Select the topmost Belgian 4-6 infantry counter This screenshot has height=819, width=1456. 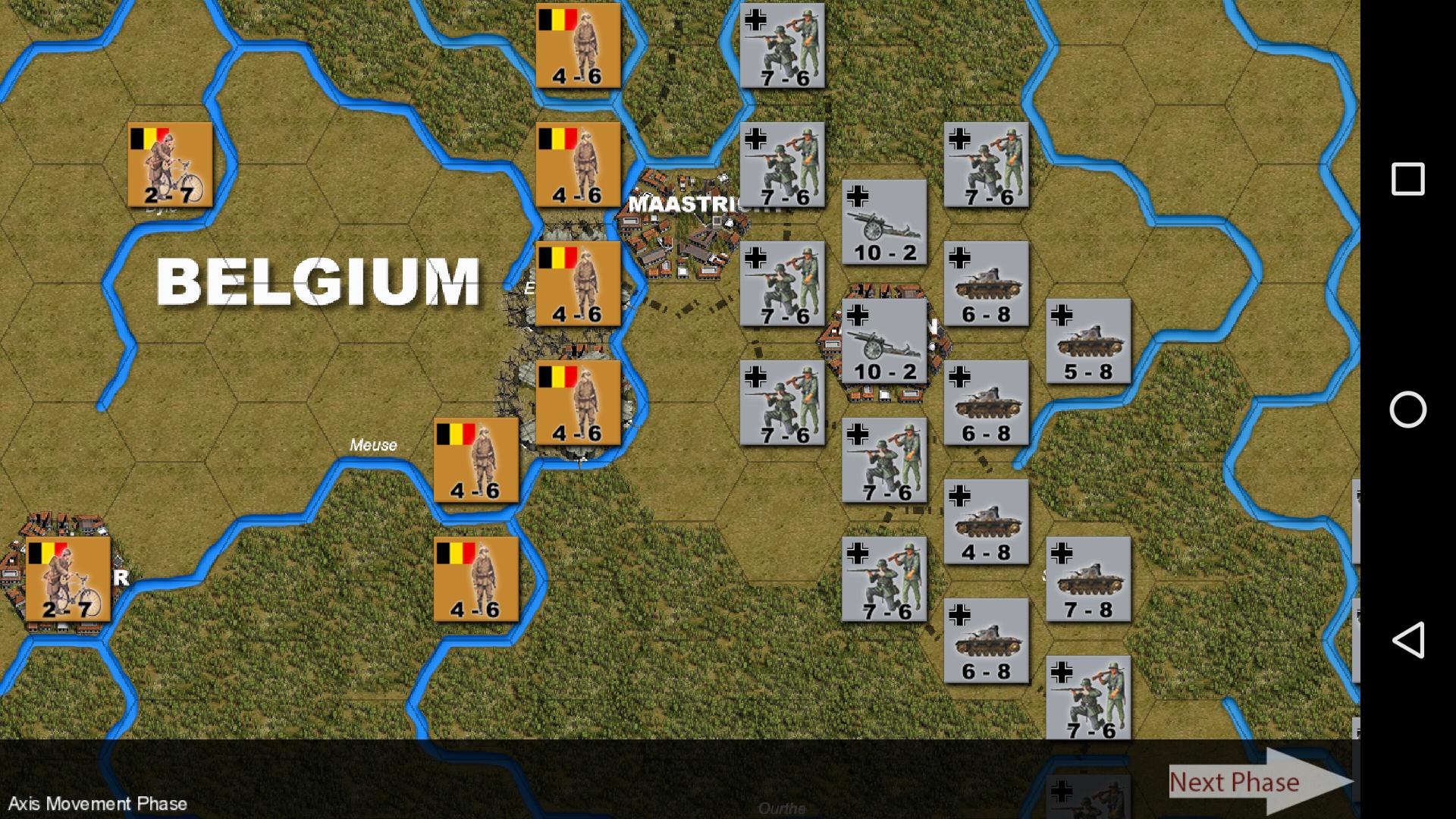(579, 45)
